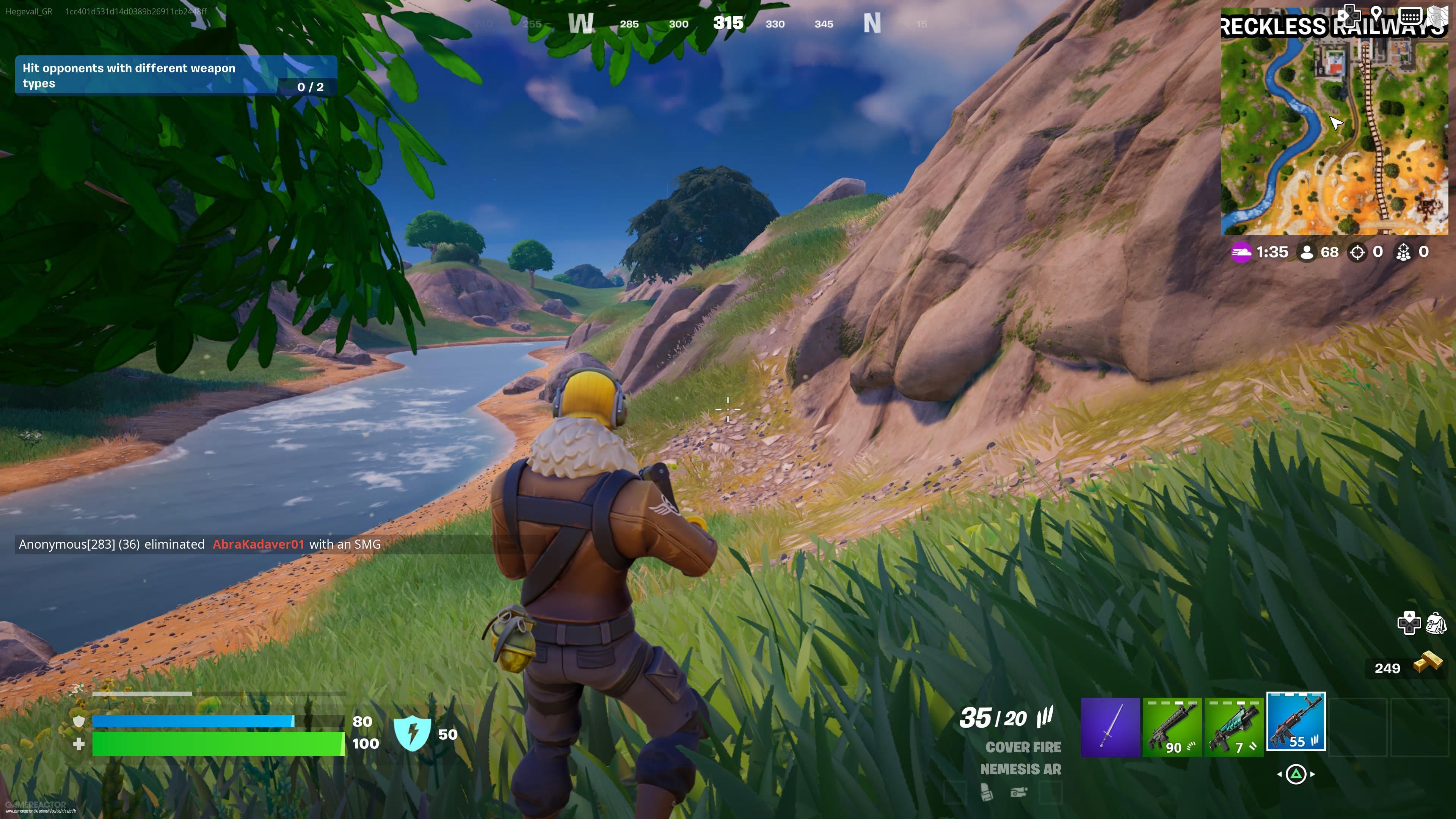1456x819 pixels.
Task: Click the Nemesis AR slot with 55 ammo
Action: [1296, 726]
